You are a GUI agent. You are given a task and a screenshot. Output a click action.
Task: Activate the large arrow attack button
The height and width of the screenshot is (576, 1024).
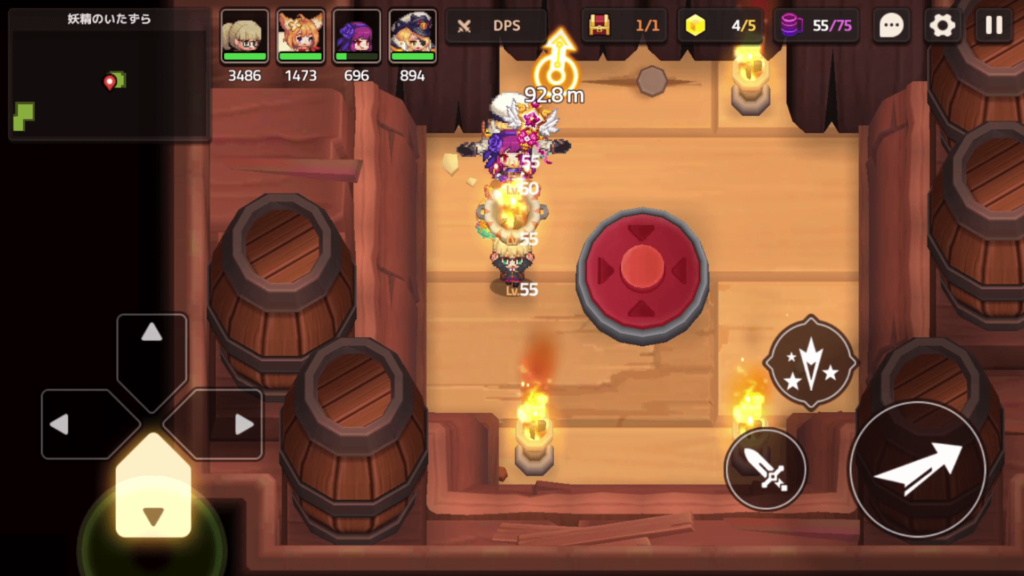pyautogui.click(x=917, y=468)
